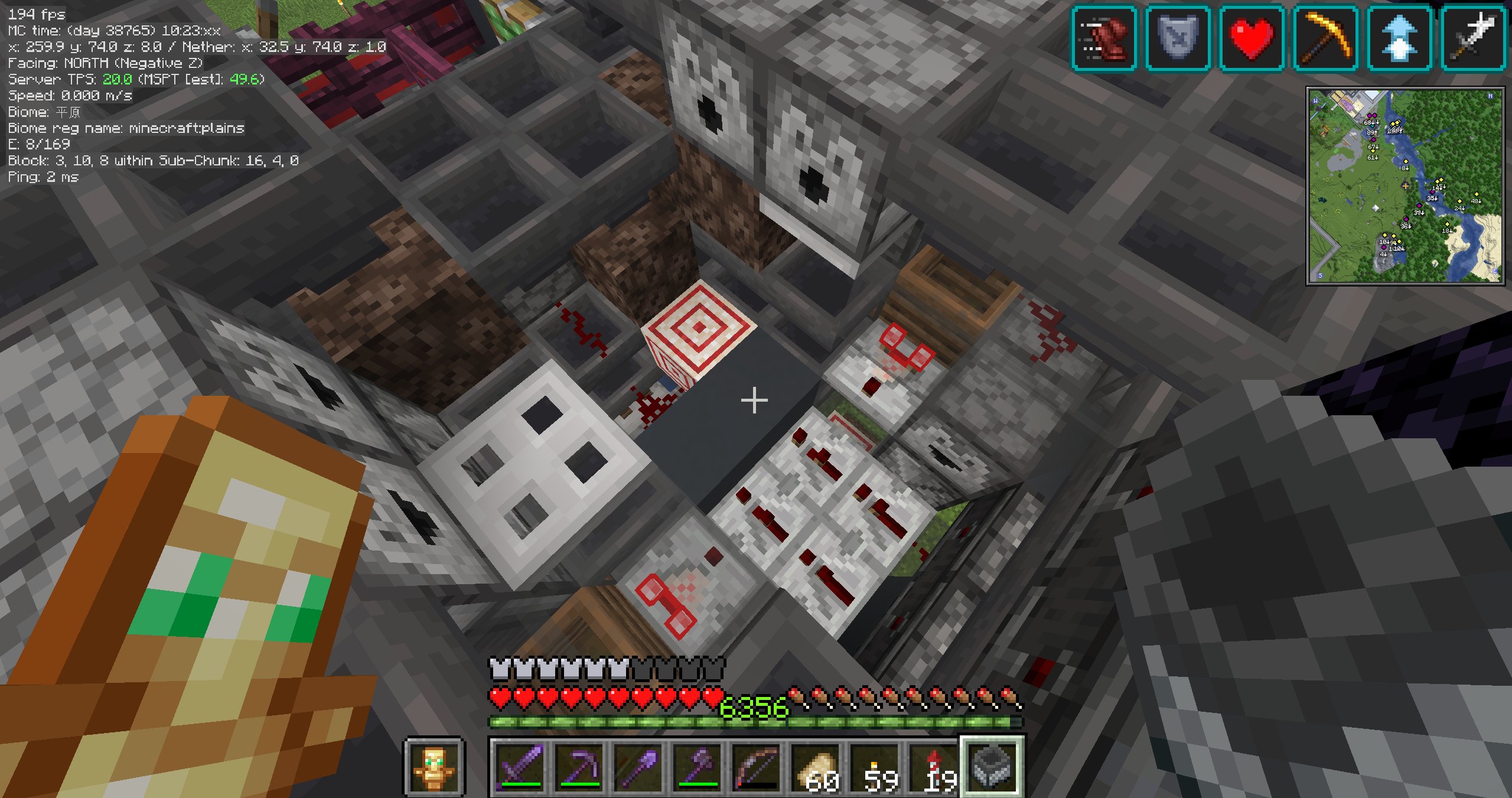Viewport: 1512px width, 798px height.
Task: Select the netherite sword hotbar slot
Action: point(519,766)
